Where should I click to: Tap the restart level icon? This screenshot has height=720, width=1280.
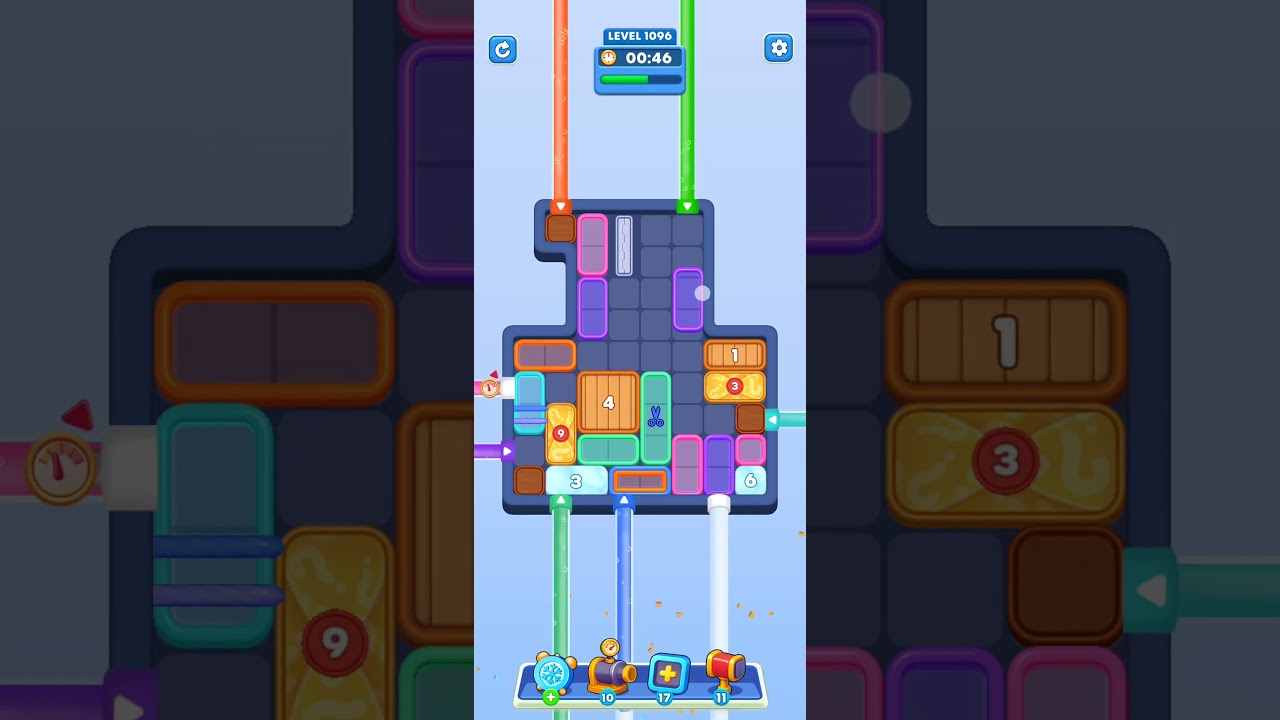pyautogui.click(x=503, y=50)
